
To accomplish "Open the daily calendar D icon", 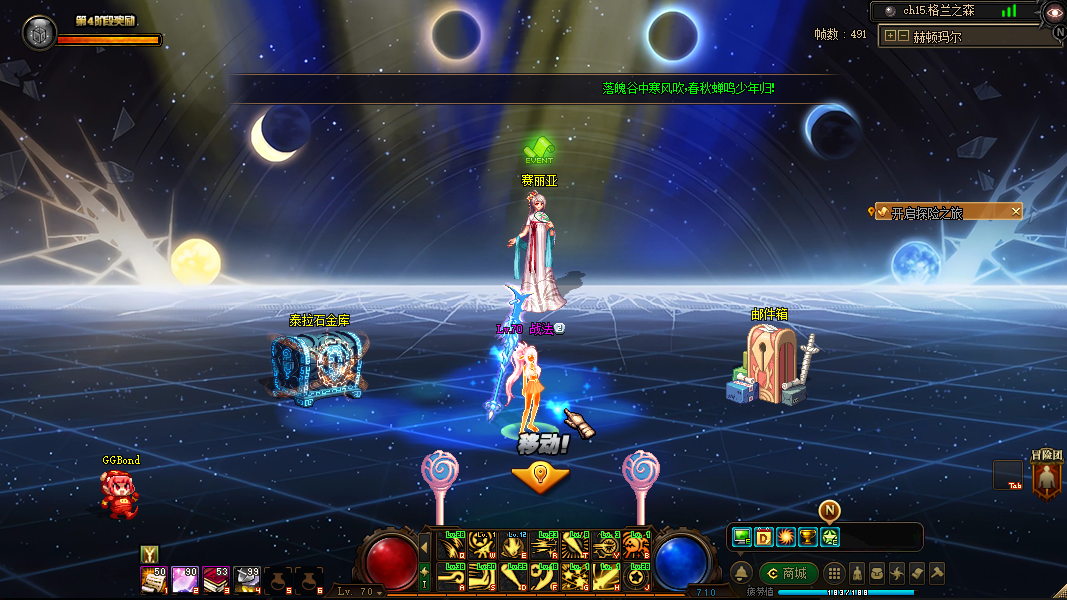I will pyautogui.click(x=764, y=537).
